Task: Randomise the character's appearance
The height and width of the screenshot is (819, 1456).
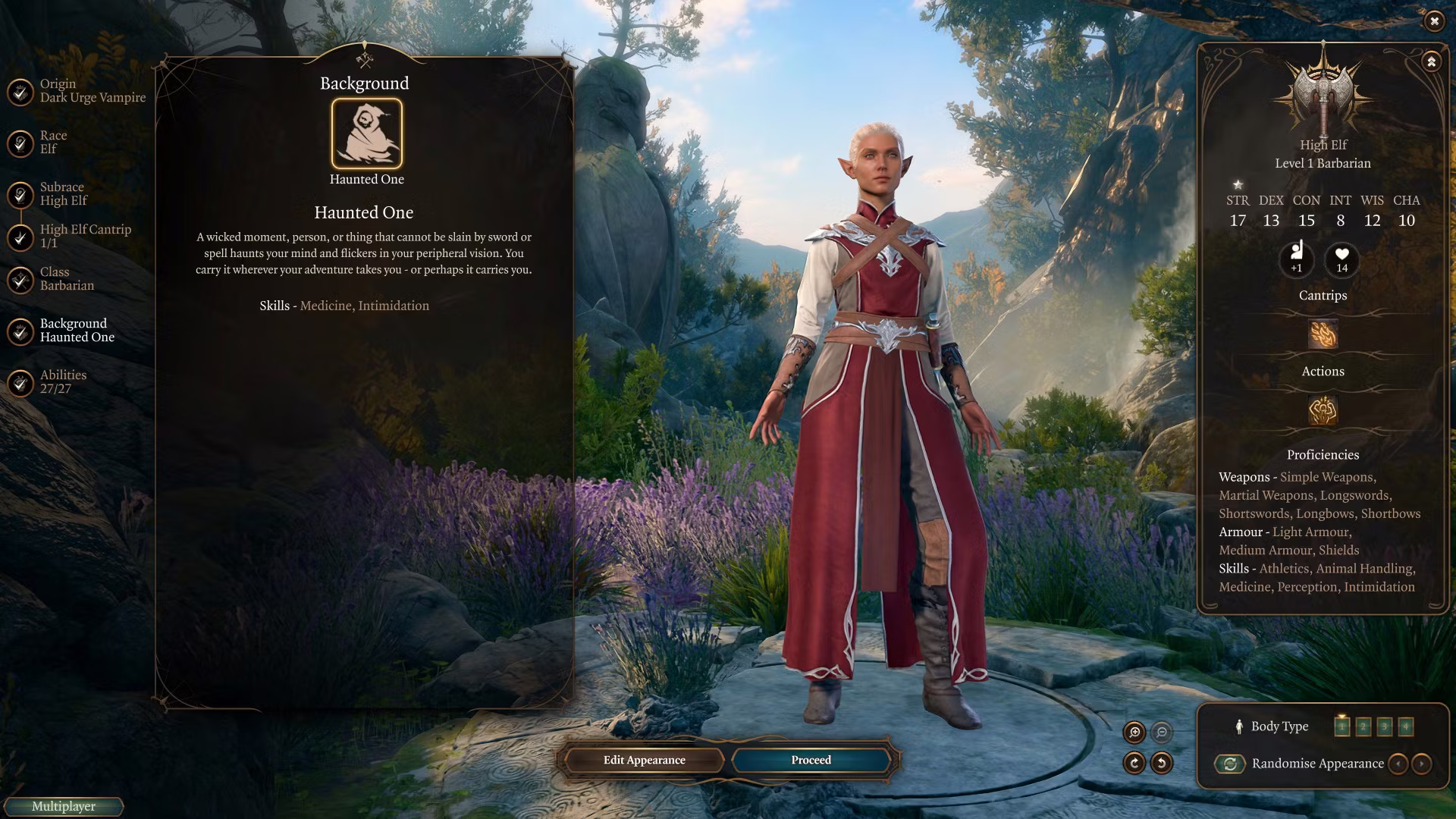Action: 1230,764
